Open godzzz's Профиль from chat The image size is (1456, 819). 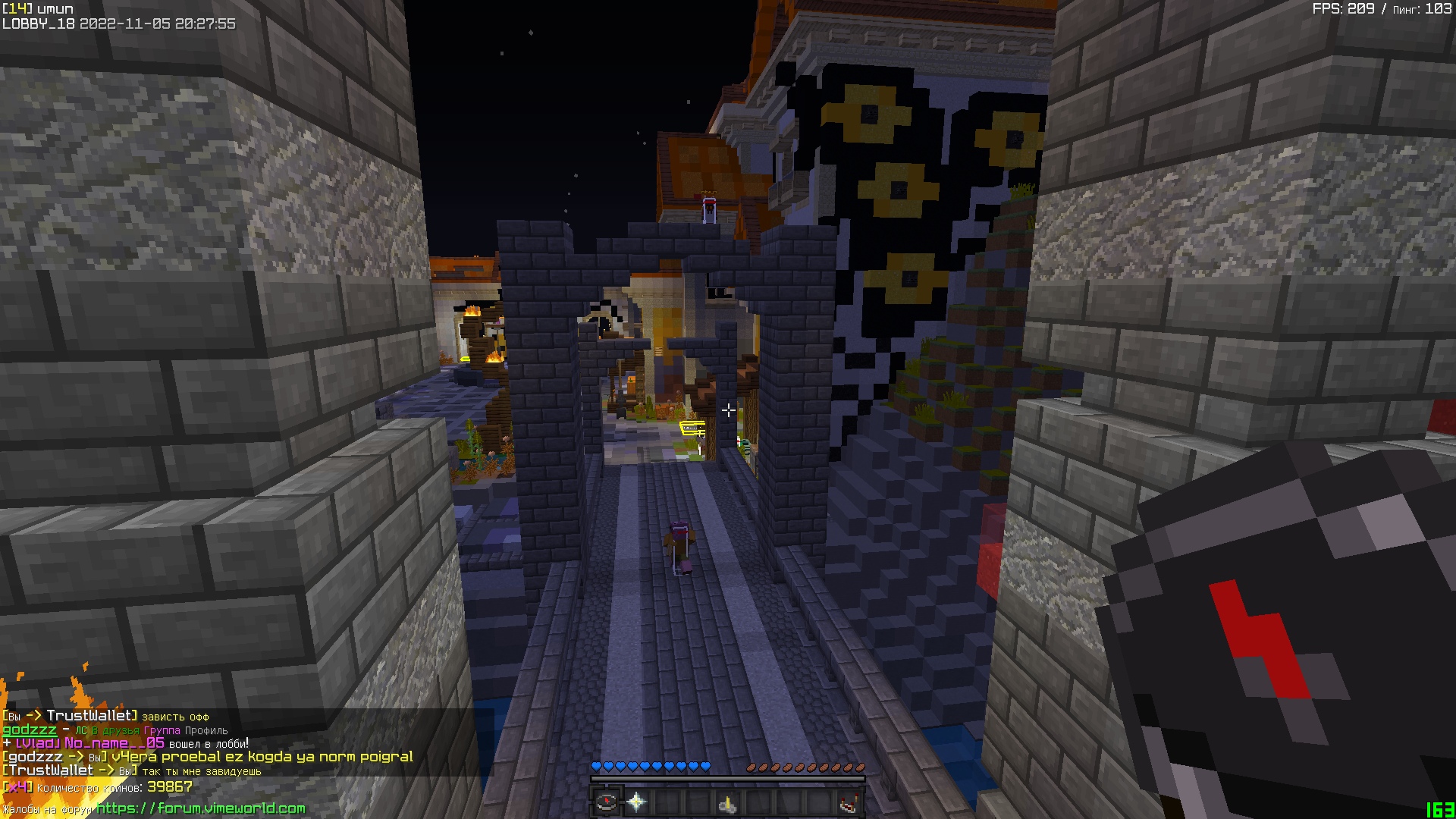(x=206, y=731)
